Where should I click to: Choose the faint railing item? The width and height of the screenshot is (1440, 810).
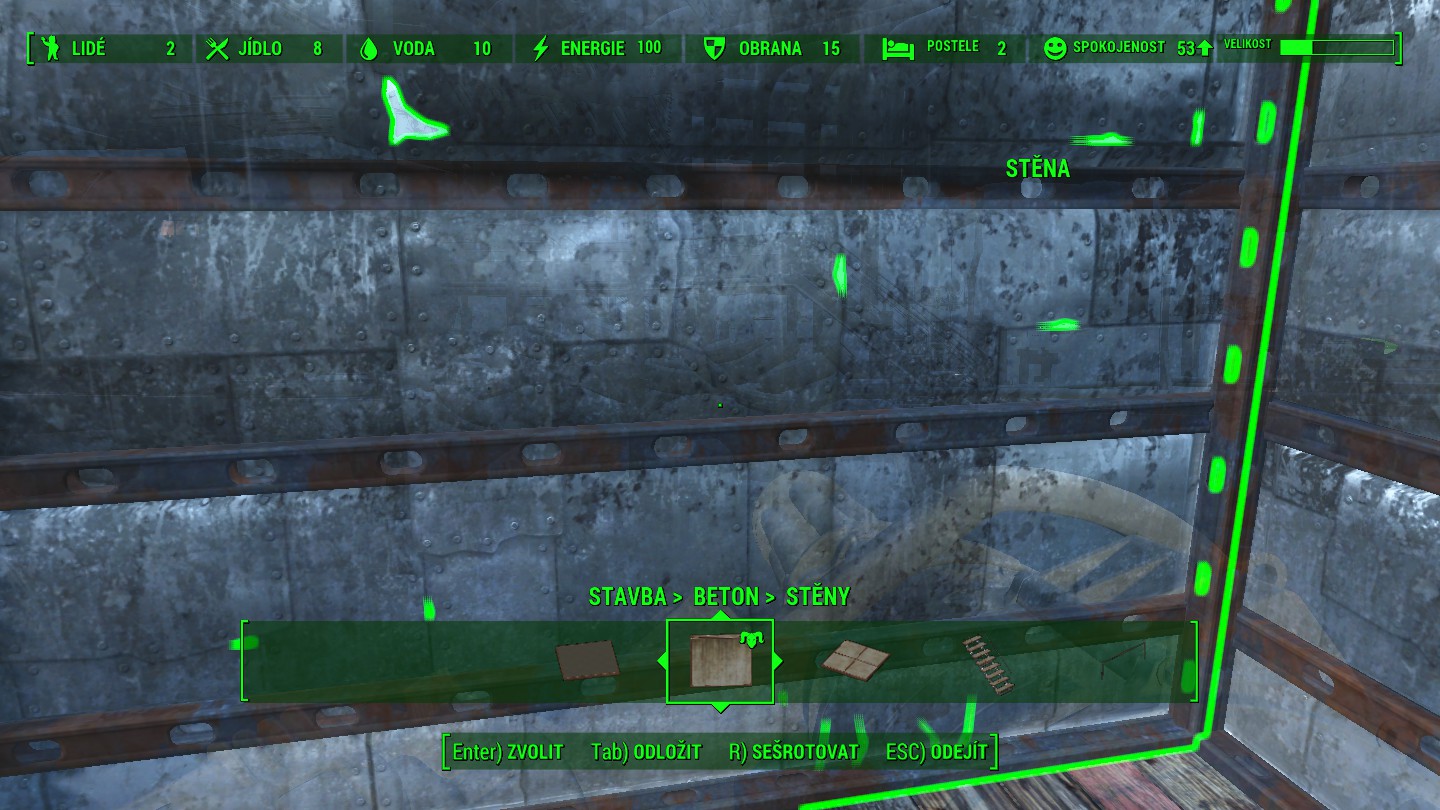tap(1117, 662)
